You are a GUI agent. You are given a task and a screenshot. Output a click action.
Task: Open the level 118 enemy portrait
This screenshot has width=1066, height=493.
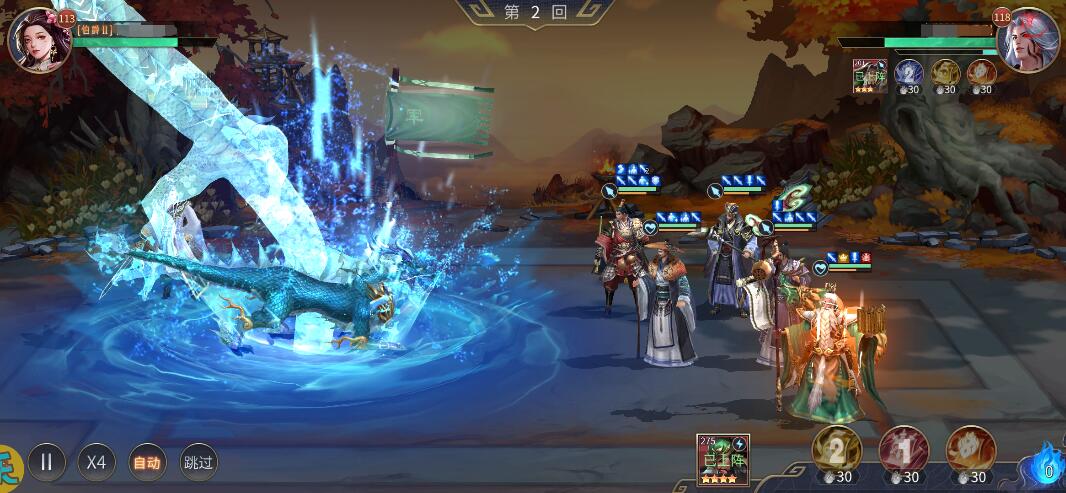pos(1027,40)
